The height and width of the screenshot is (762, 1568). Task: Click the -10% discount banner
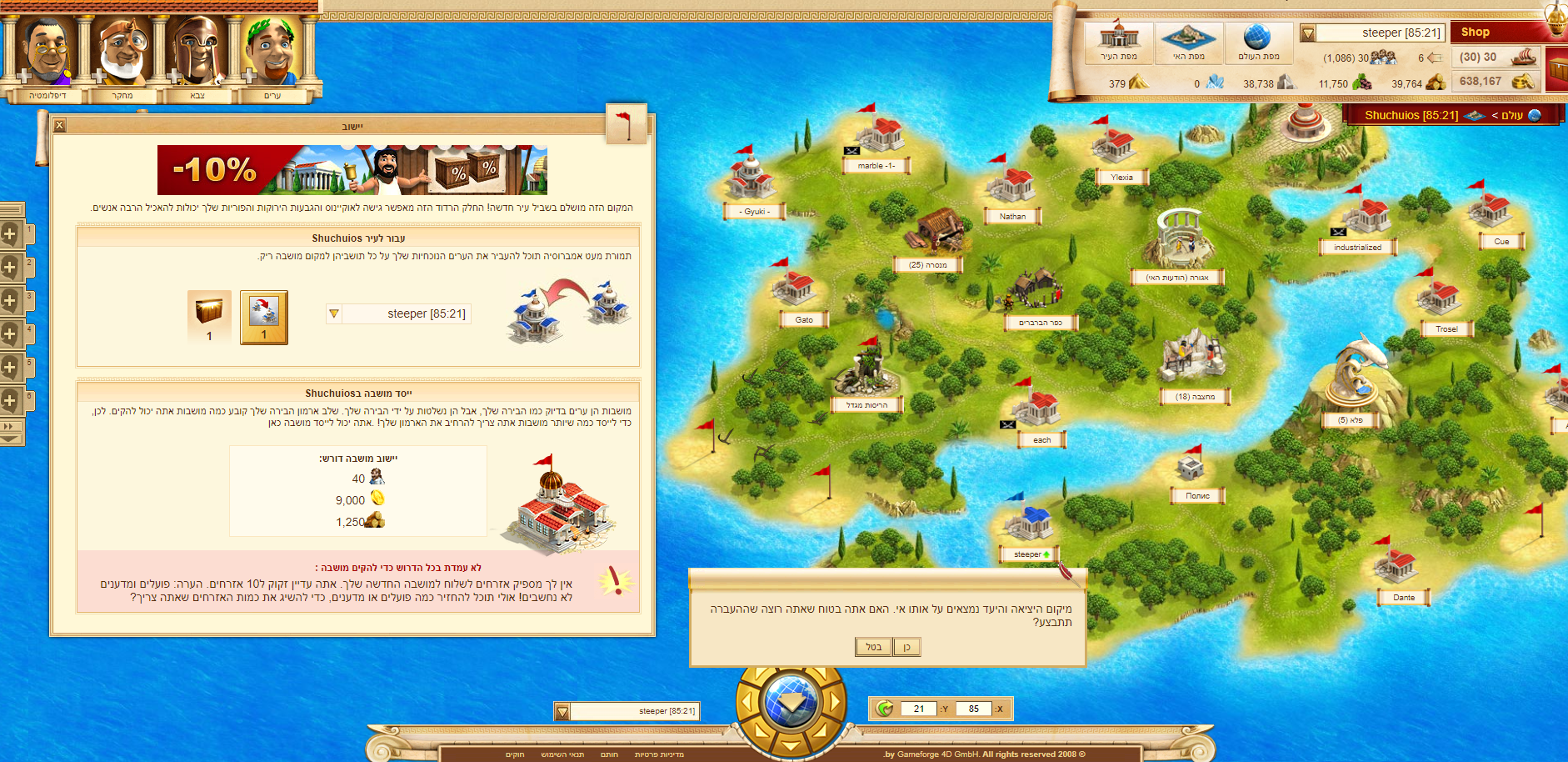[352, 170]
